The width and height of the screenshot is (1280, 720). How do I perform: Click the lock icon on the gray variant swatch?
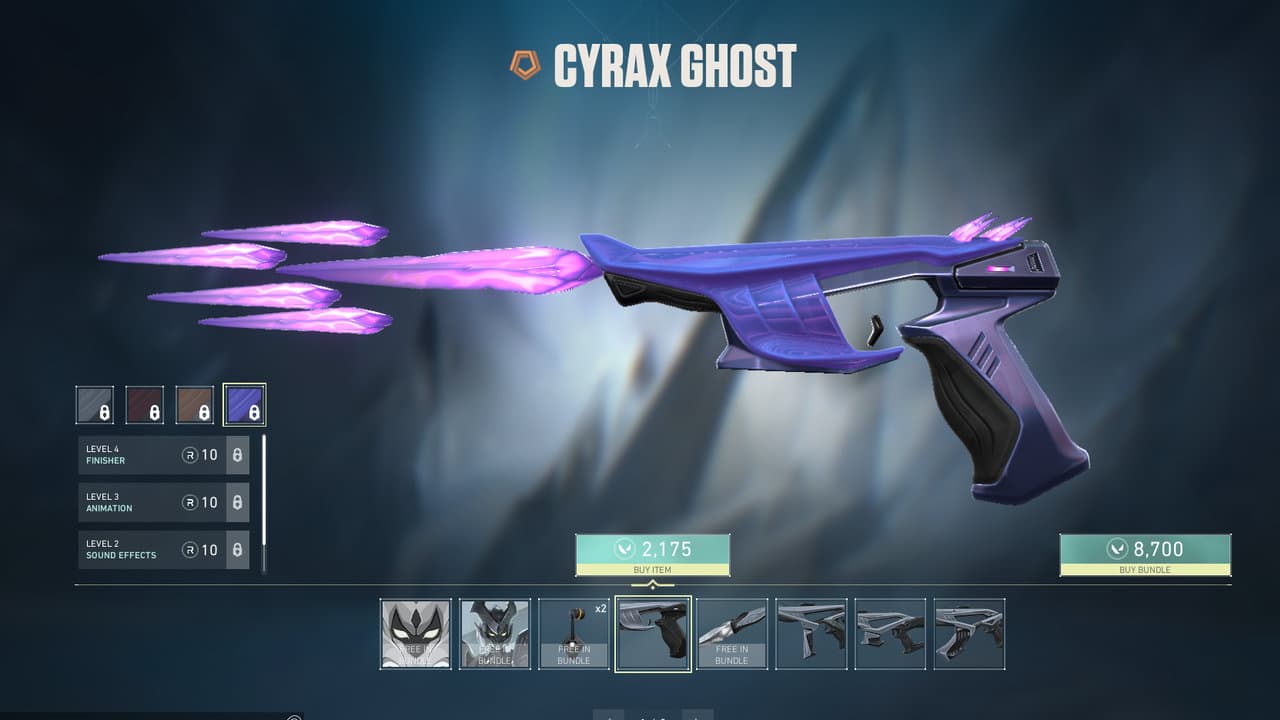pyautogui.click(x=104, y=410)
